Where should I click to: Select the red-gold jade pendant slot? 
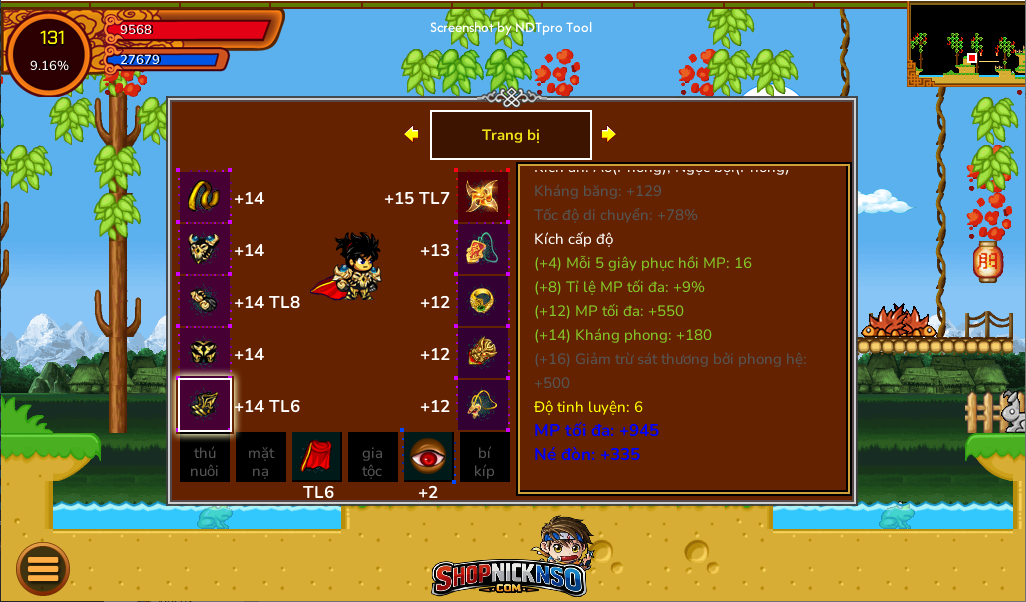483,354
